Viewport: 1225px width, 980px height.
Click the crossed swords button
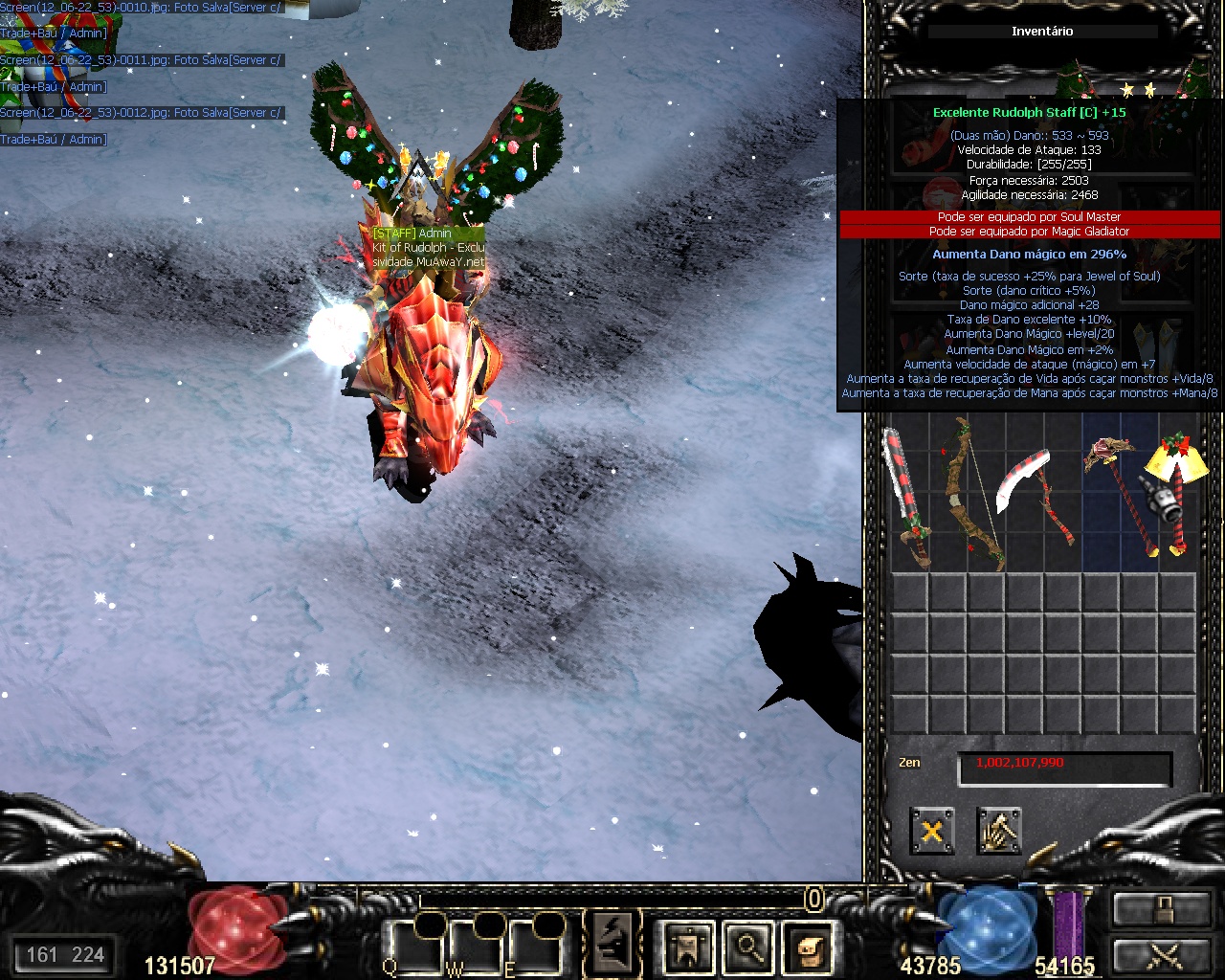click(x=1160, y=955)
